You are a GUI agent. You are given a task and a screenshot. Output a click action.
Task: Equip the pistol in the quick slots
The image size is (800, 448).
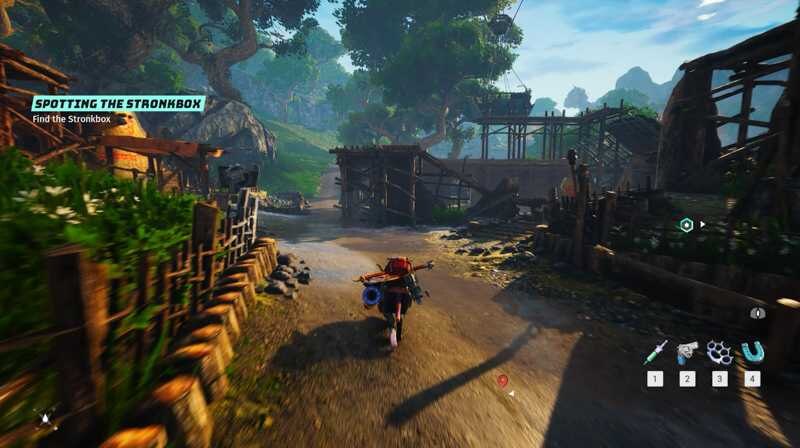coord(687,351)
